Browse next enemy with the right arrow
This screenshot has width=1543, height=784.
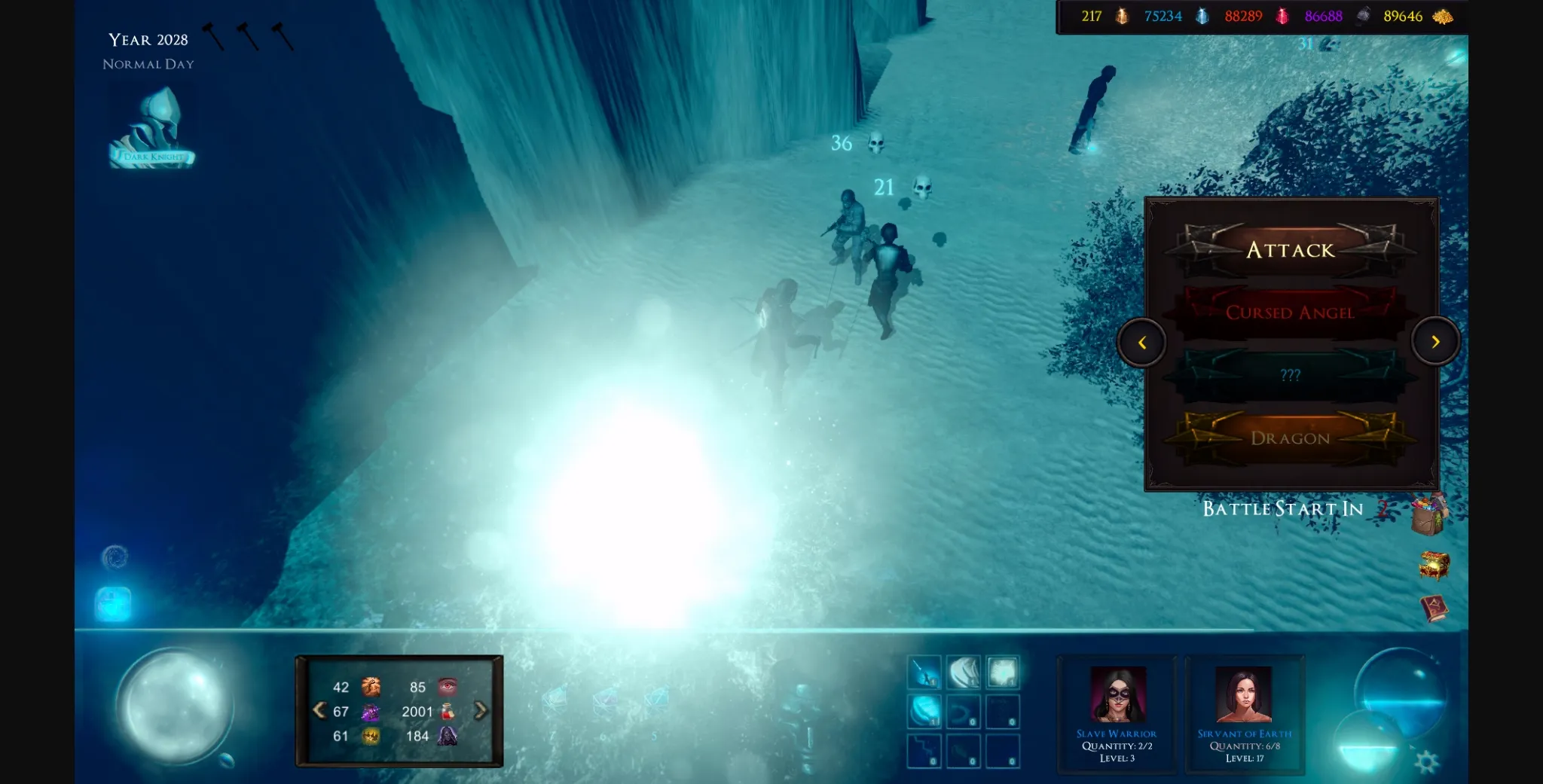pos(1437,340)
